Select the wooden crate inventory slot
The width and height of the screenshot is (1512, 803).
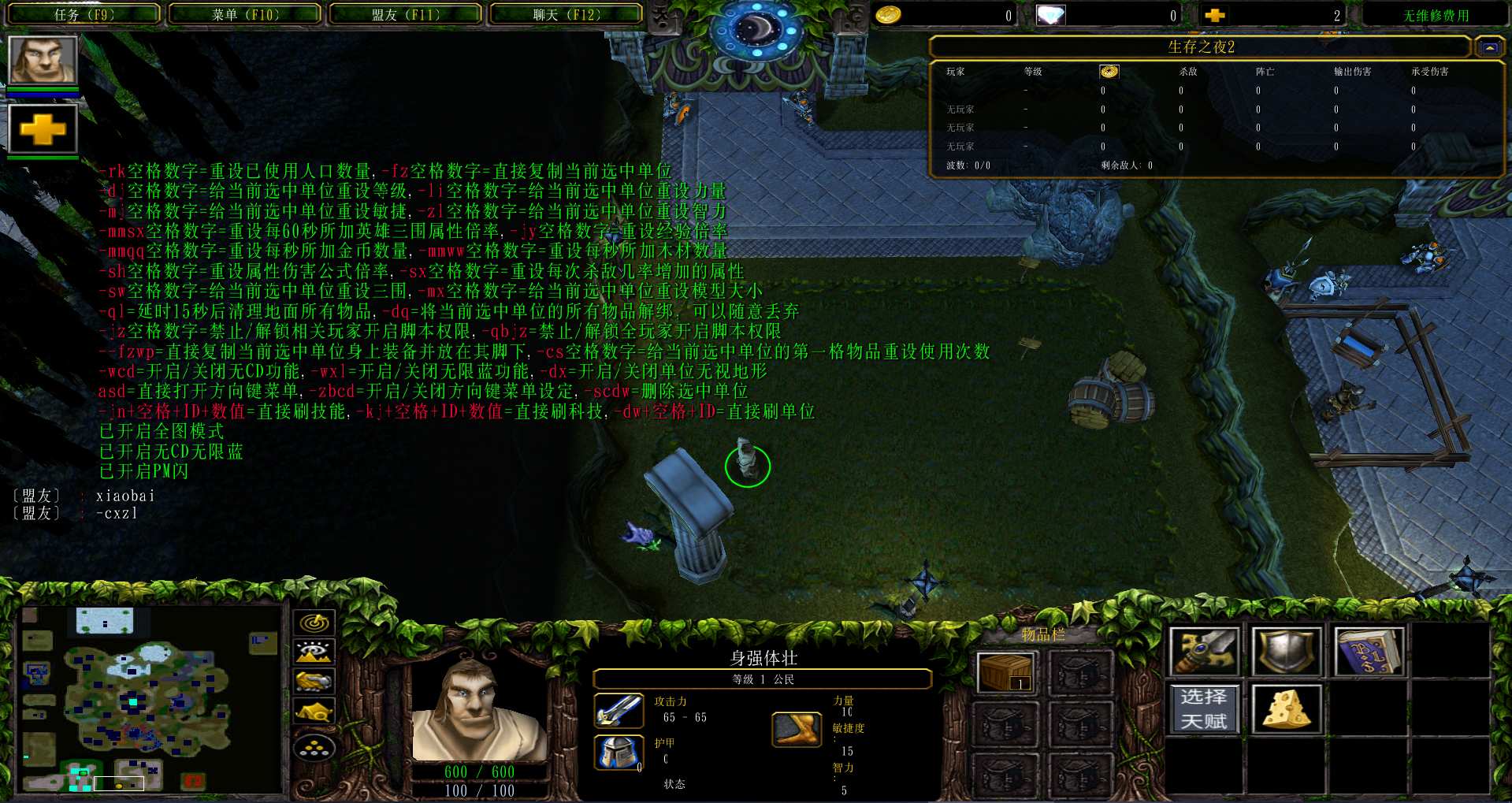(1005, 673)
